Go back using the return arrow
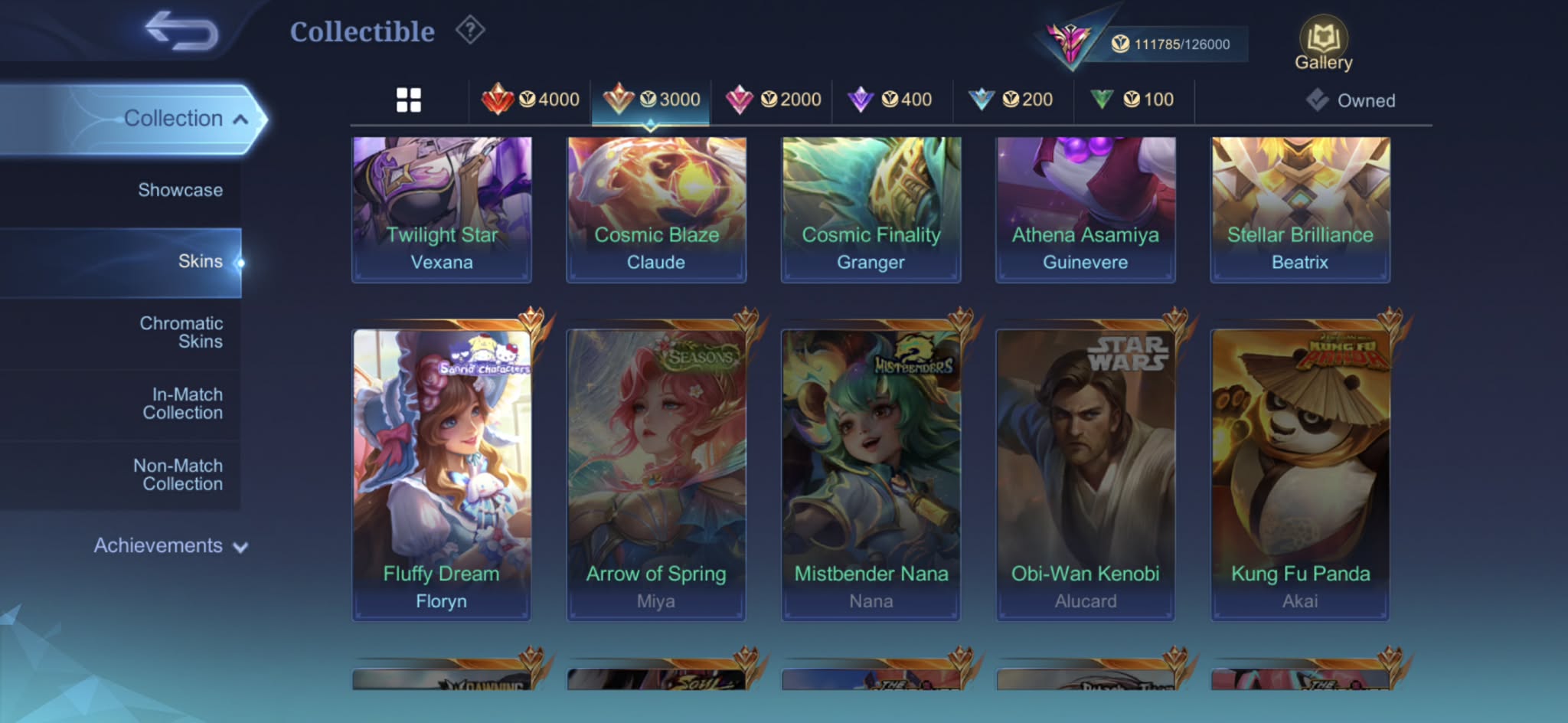This screenshot has width=1568, height=723. coord(182,31)
